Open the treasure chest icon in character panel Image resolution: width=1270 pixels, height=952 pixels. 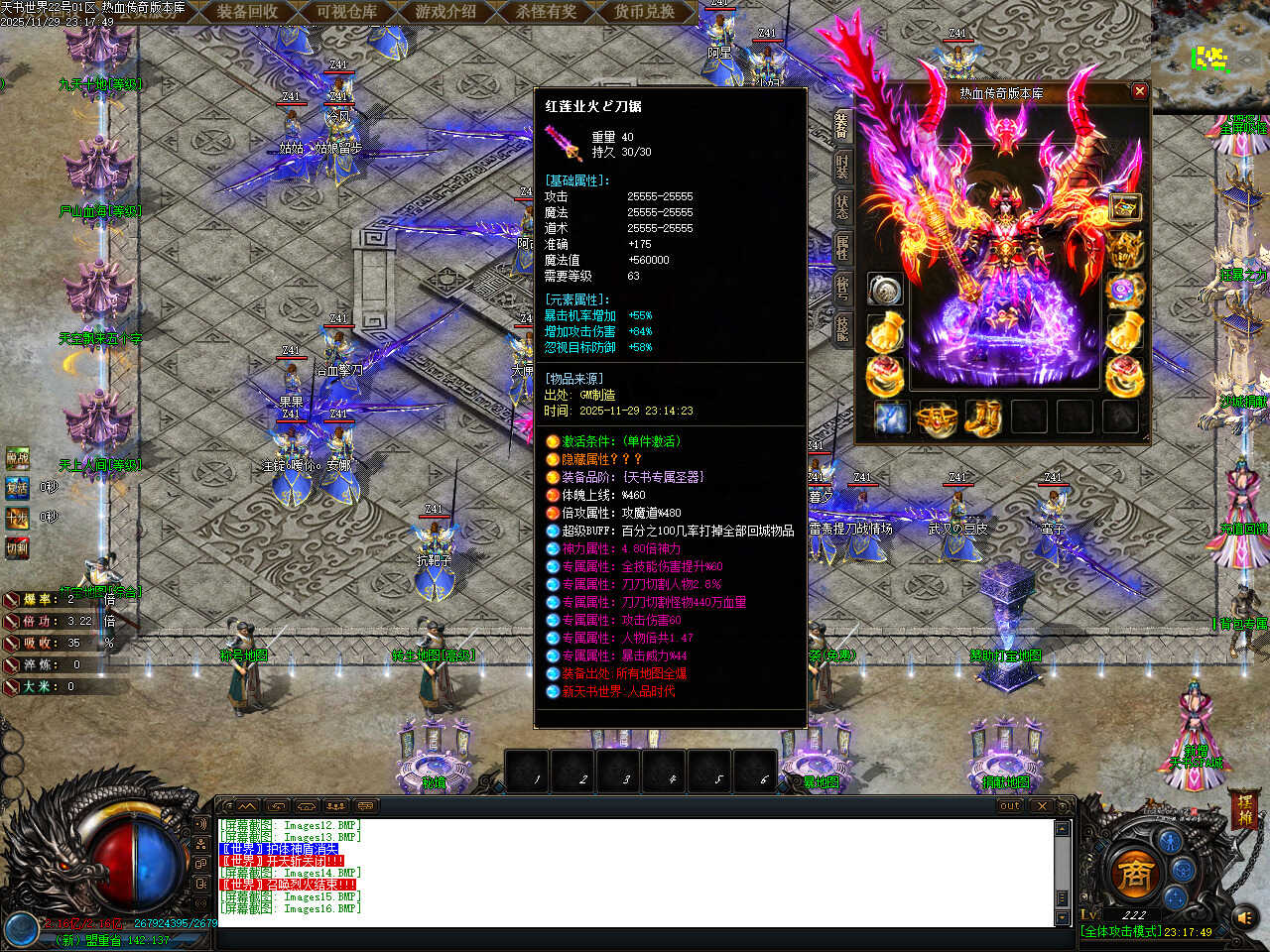pos(1124,208)
